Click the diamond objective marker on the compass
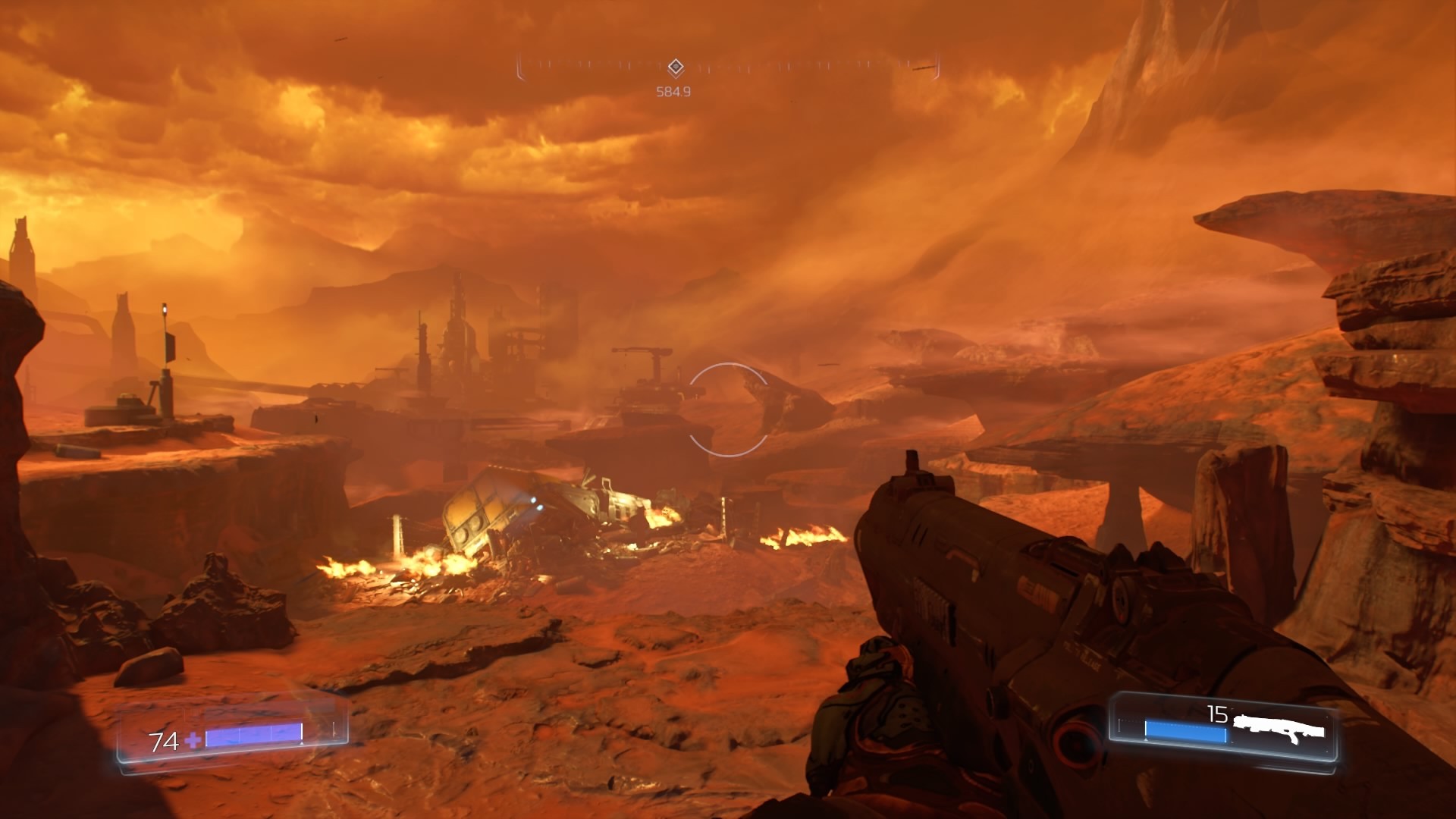 tap(676, 67)
